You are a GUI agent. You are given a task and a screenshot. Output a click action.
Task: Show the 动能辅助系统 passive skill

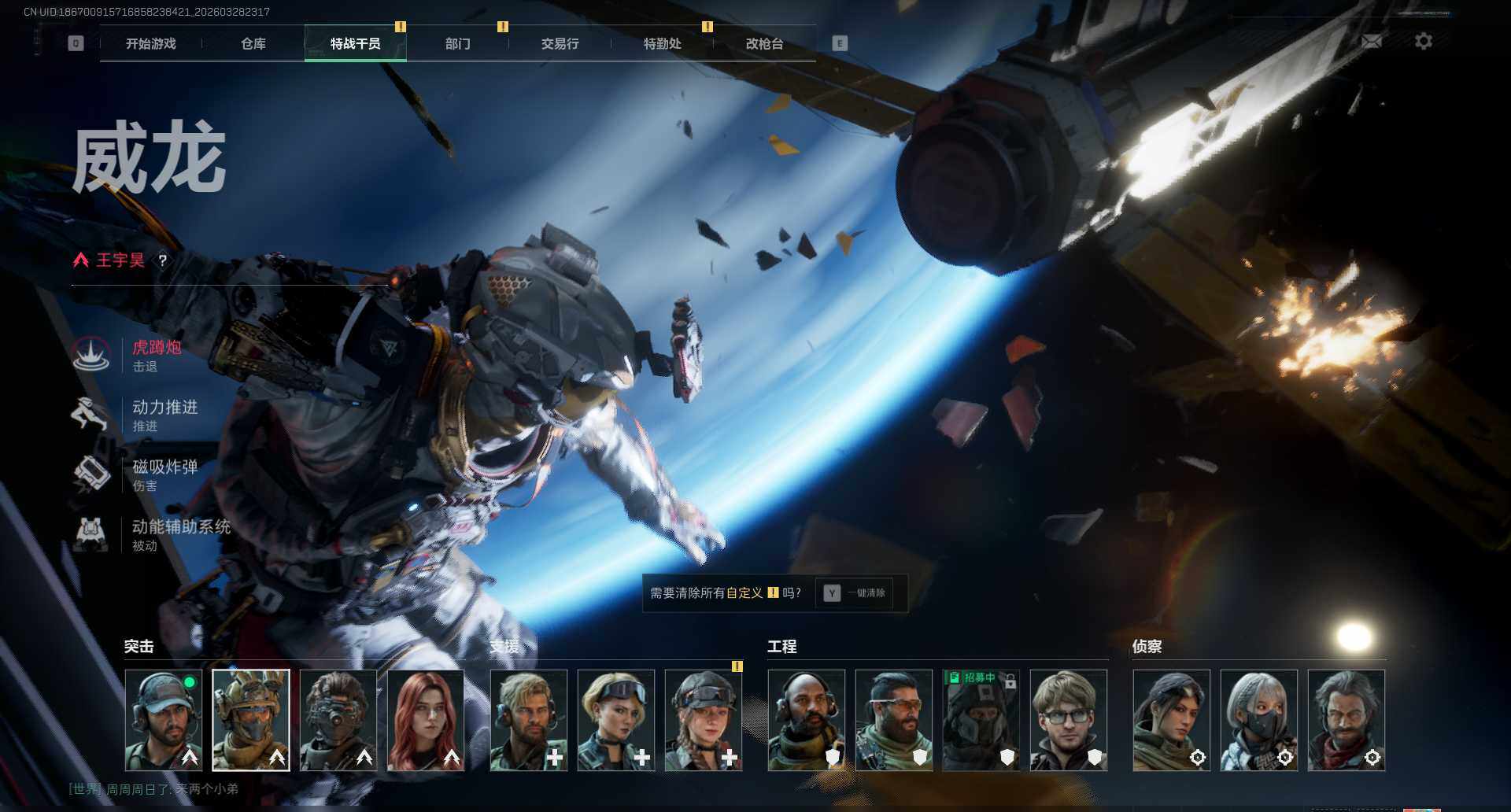179,534
